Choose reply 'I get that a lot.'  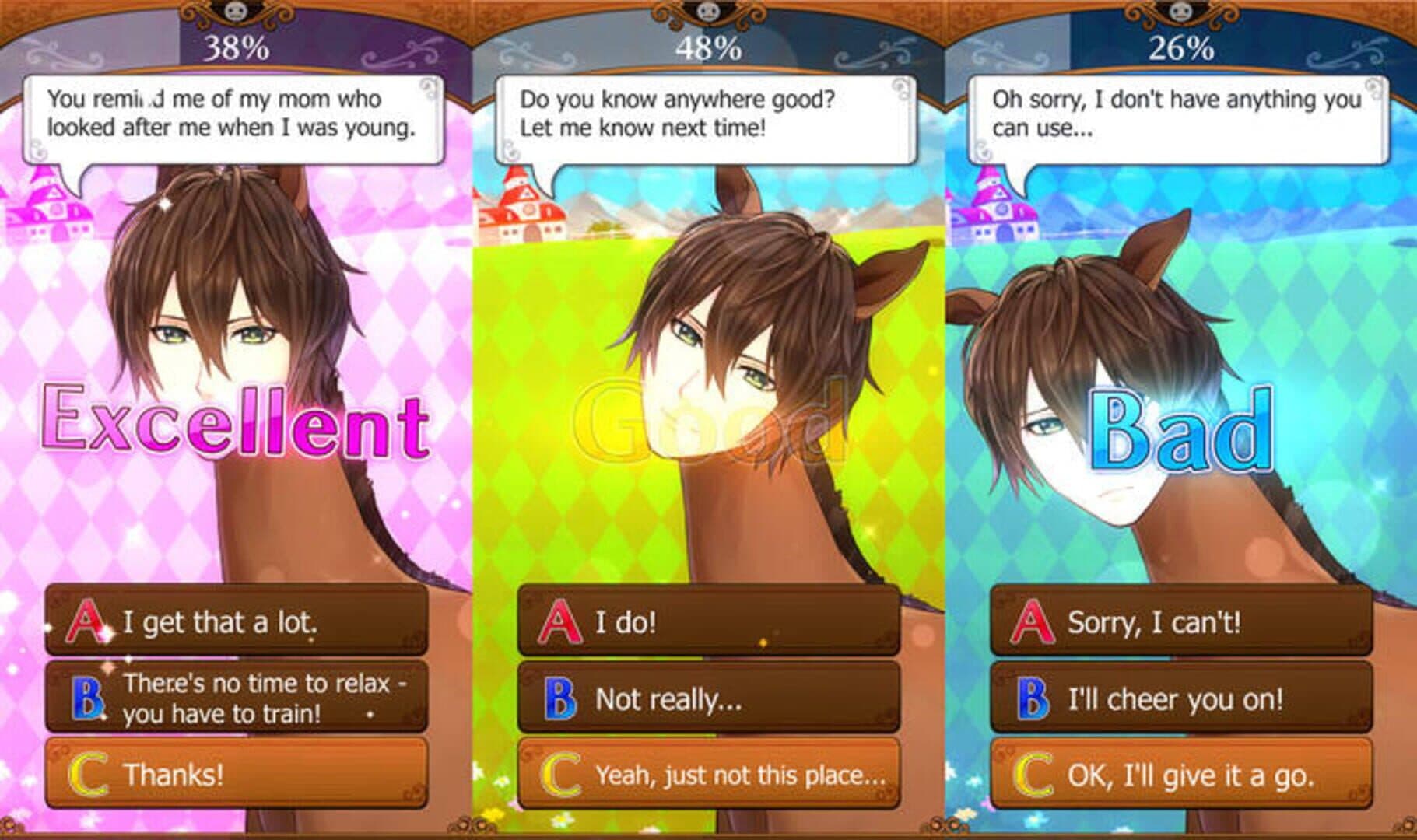(x=237, y=621)
